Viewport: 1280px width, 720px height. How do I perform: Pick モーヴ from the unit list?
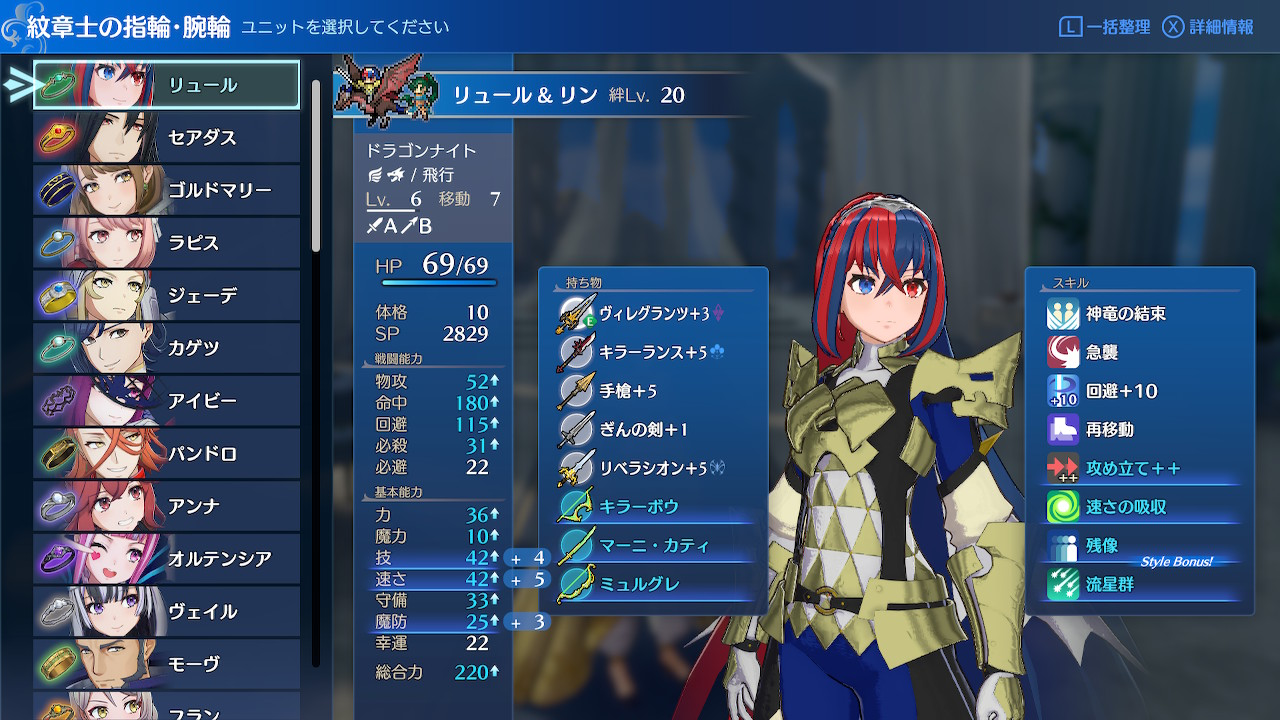pyautogui.click(x=167, y=663)
